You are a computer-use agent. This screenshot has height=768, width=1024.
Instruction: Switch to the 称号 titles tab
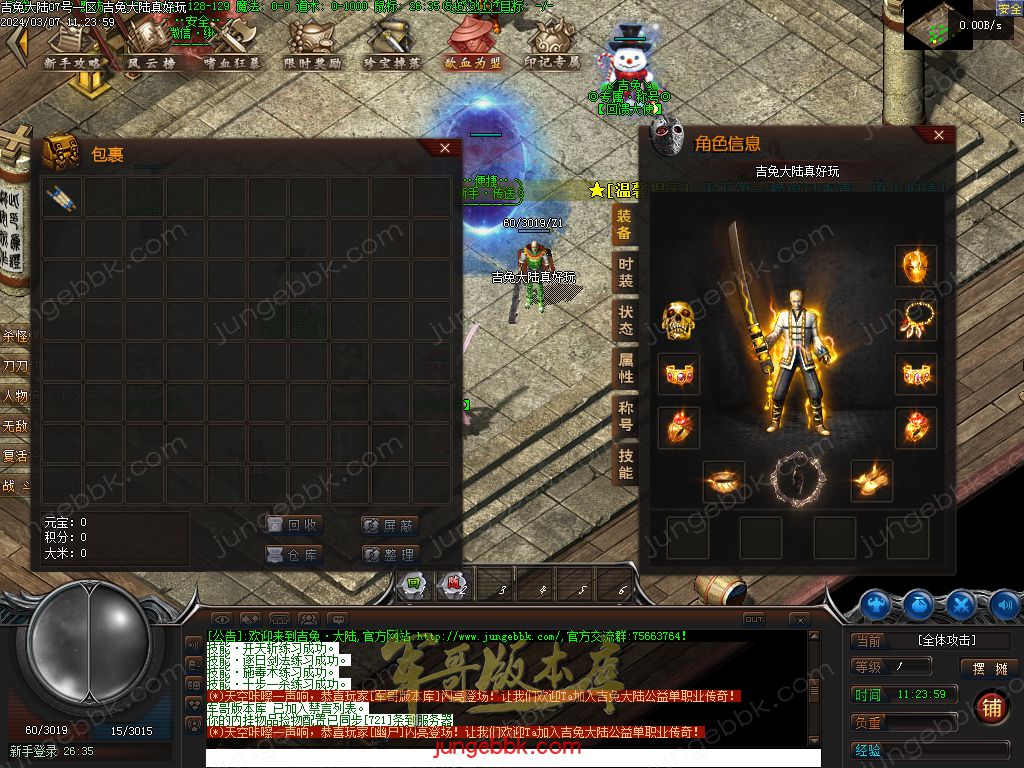pos(625,416)
